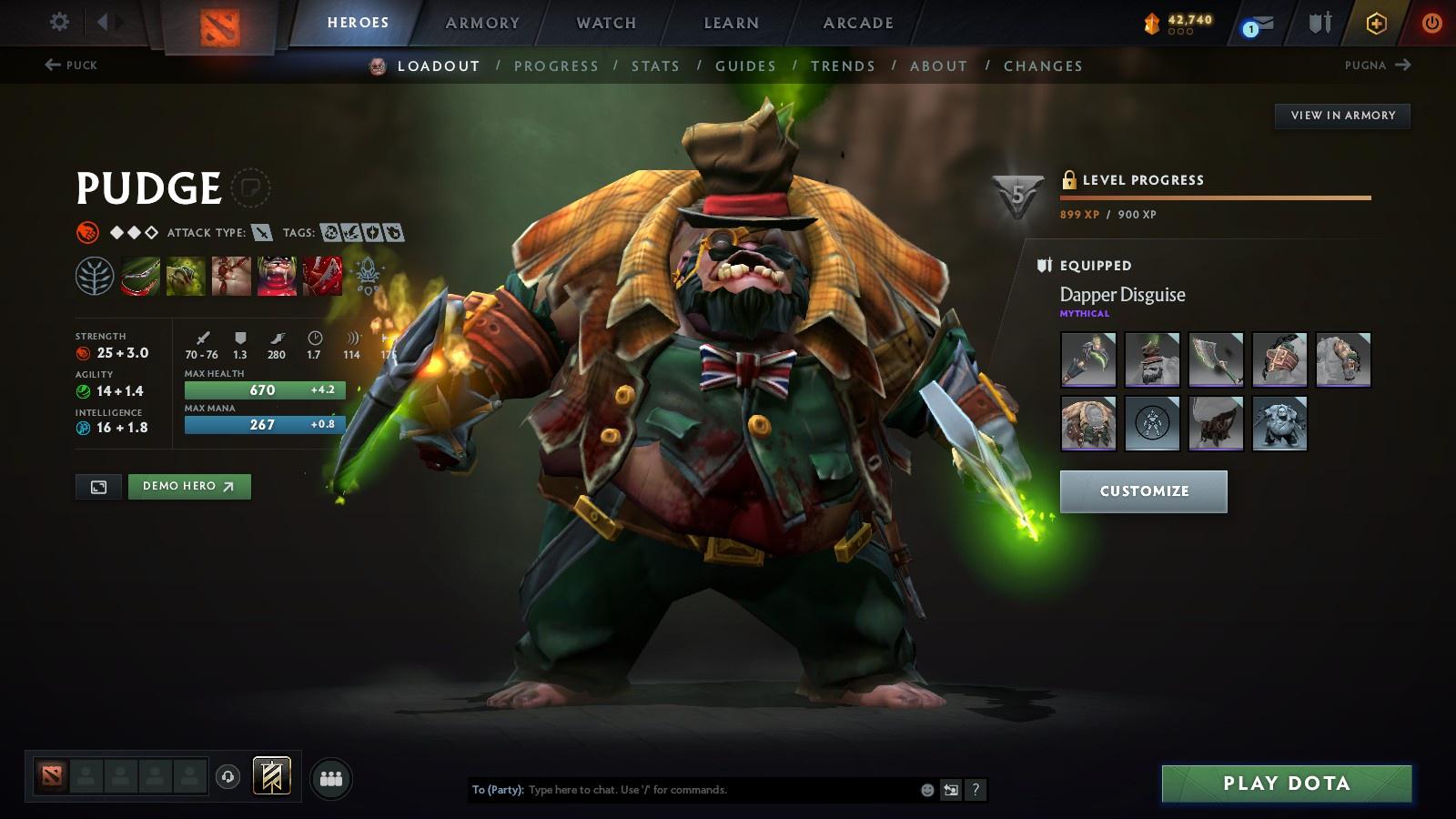Open the Dota Plus hexagon icon
This screenshot has width=1456, height=819.
[1376, 24]
